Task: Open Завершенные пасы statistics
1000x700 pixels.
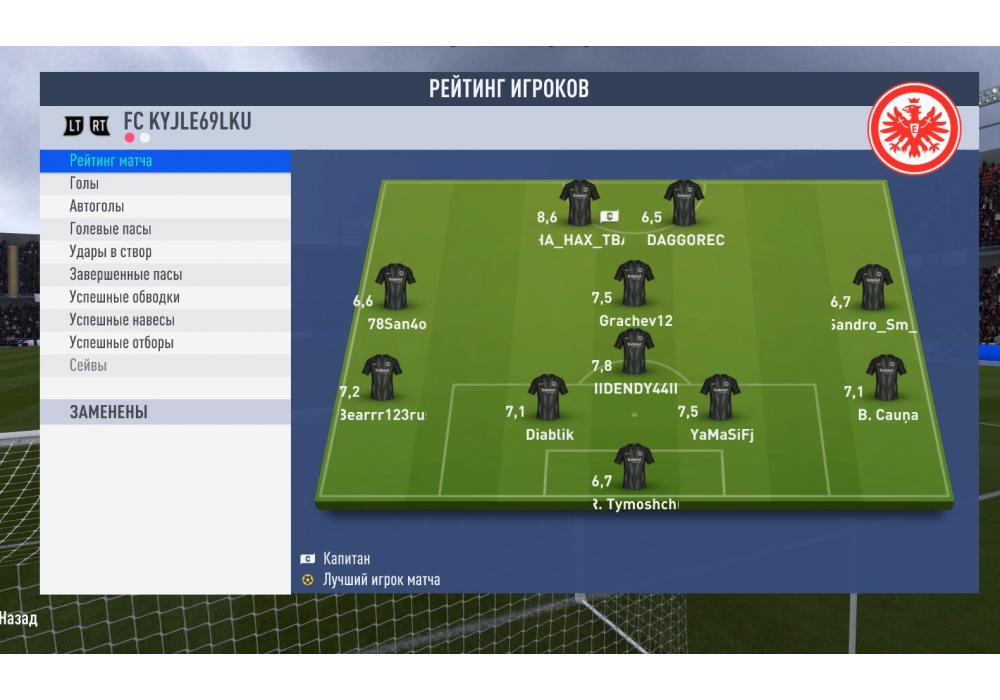Action: [x=125, y=275]
